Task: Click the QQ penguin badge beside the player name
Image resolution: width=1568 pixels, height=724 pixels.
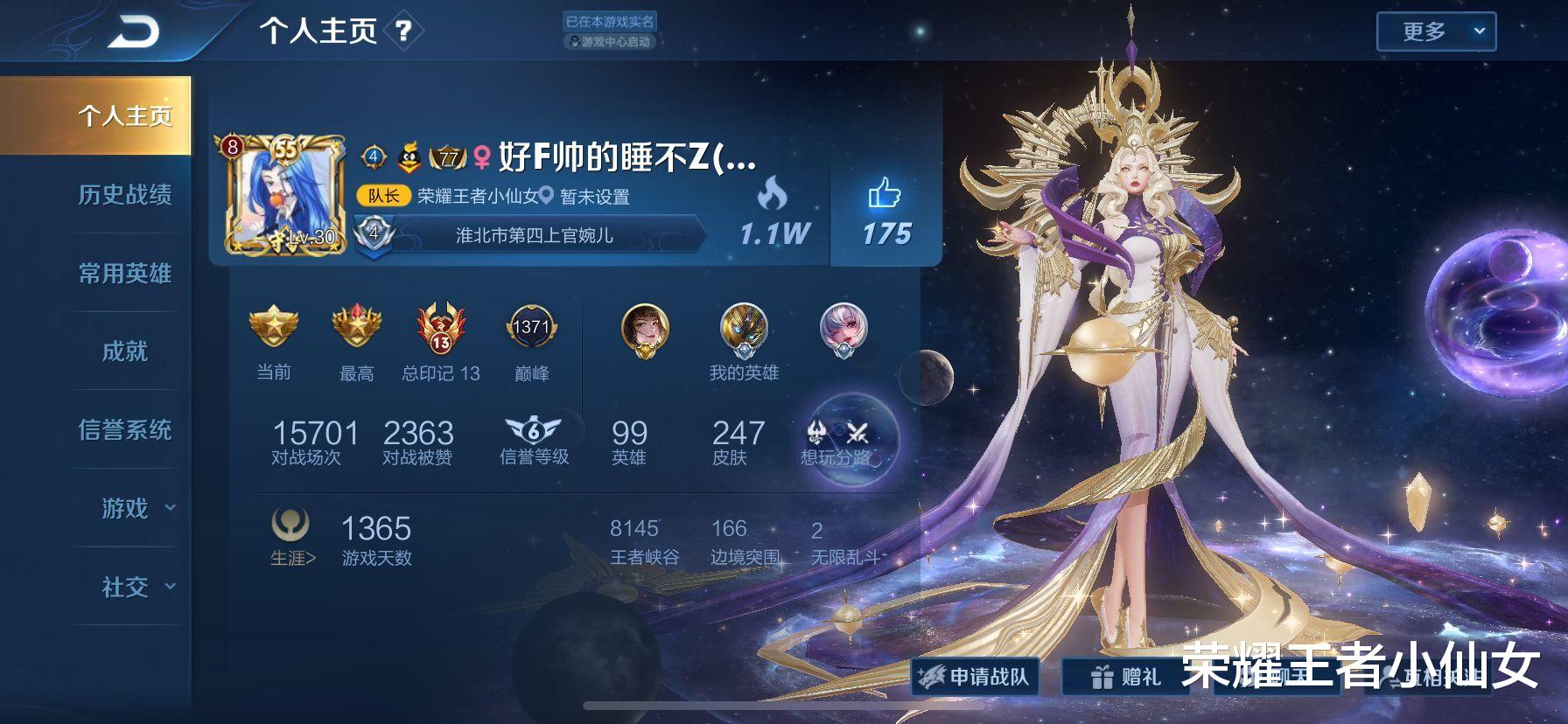Action: [408, 155]
